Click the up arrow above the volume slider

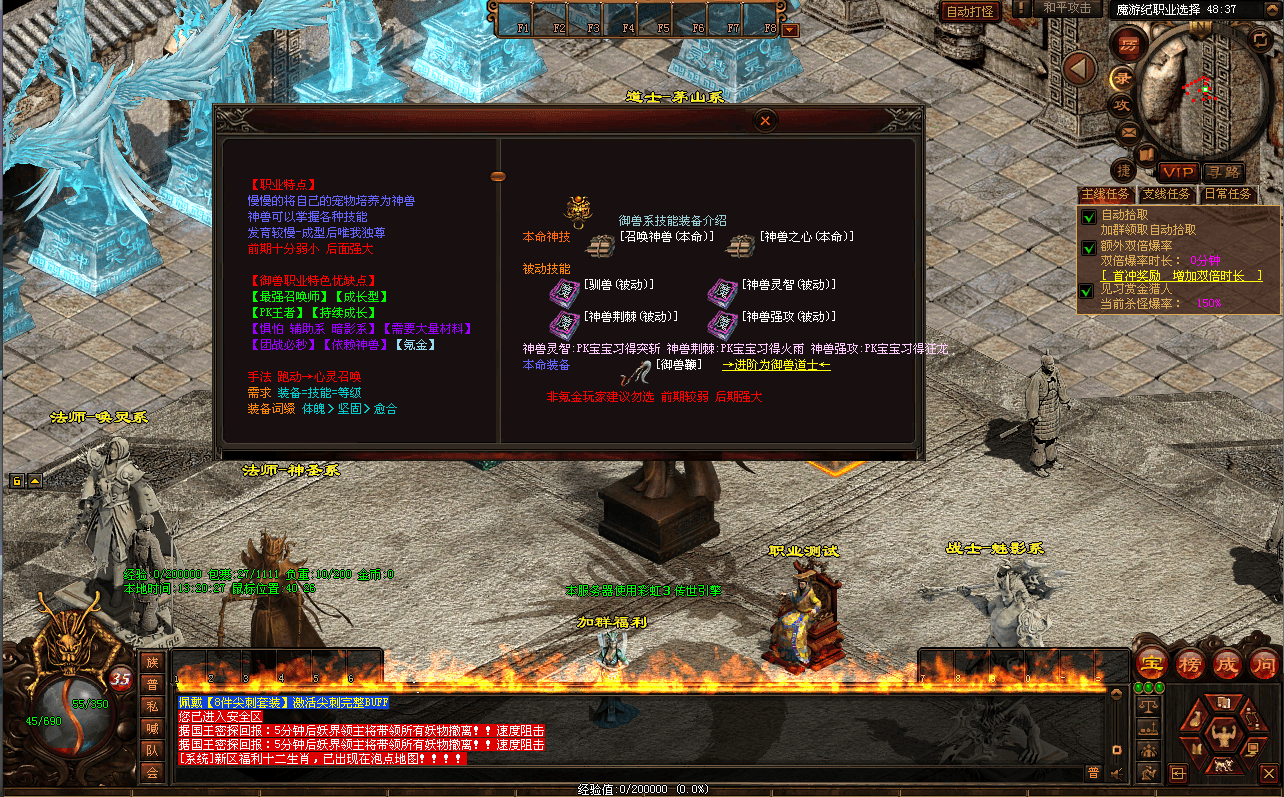pyautogui.click(x=1116, y=694)
